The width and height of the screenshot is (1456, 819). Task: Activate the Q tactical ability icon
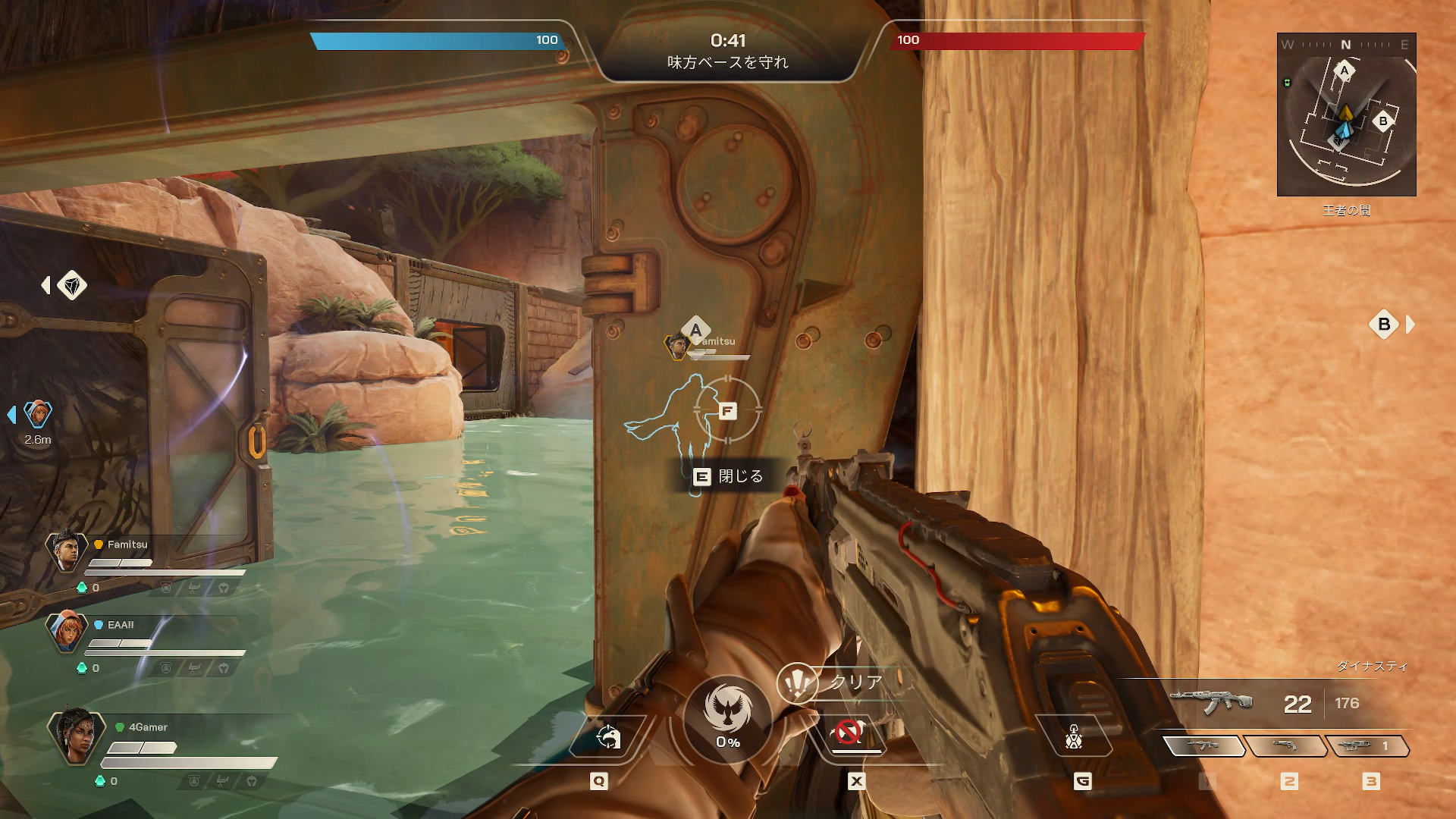pos(607,736)
